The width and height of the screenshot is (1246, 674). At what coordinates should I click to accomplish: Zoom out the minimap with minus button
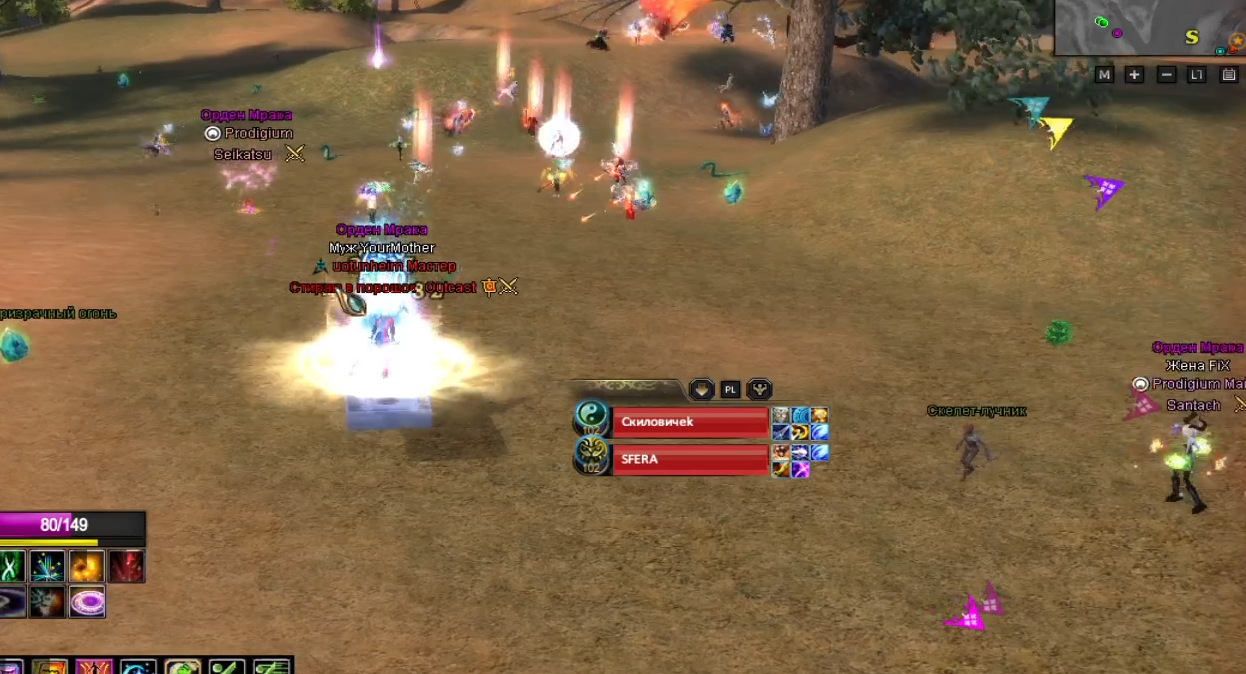[1166, 75]
